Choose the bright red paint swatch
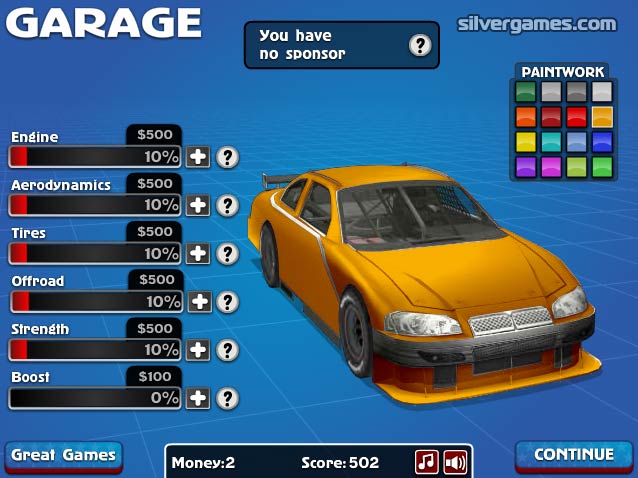Viewport: 638px width, 478px height. pyautogui.click(x=576, y=117)
